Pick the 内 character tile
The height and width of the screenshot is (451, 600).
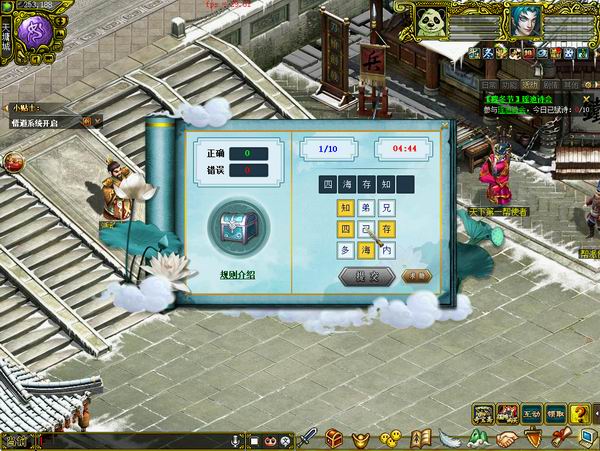point(387,249)
